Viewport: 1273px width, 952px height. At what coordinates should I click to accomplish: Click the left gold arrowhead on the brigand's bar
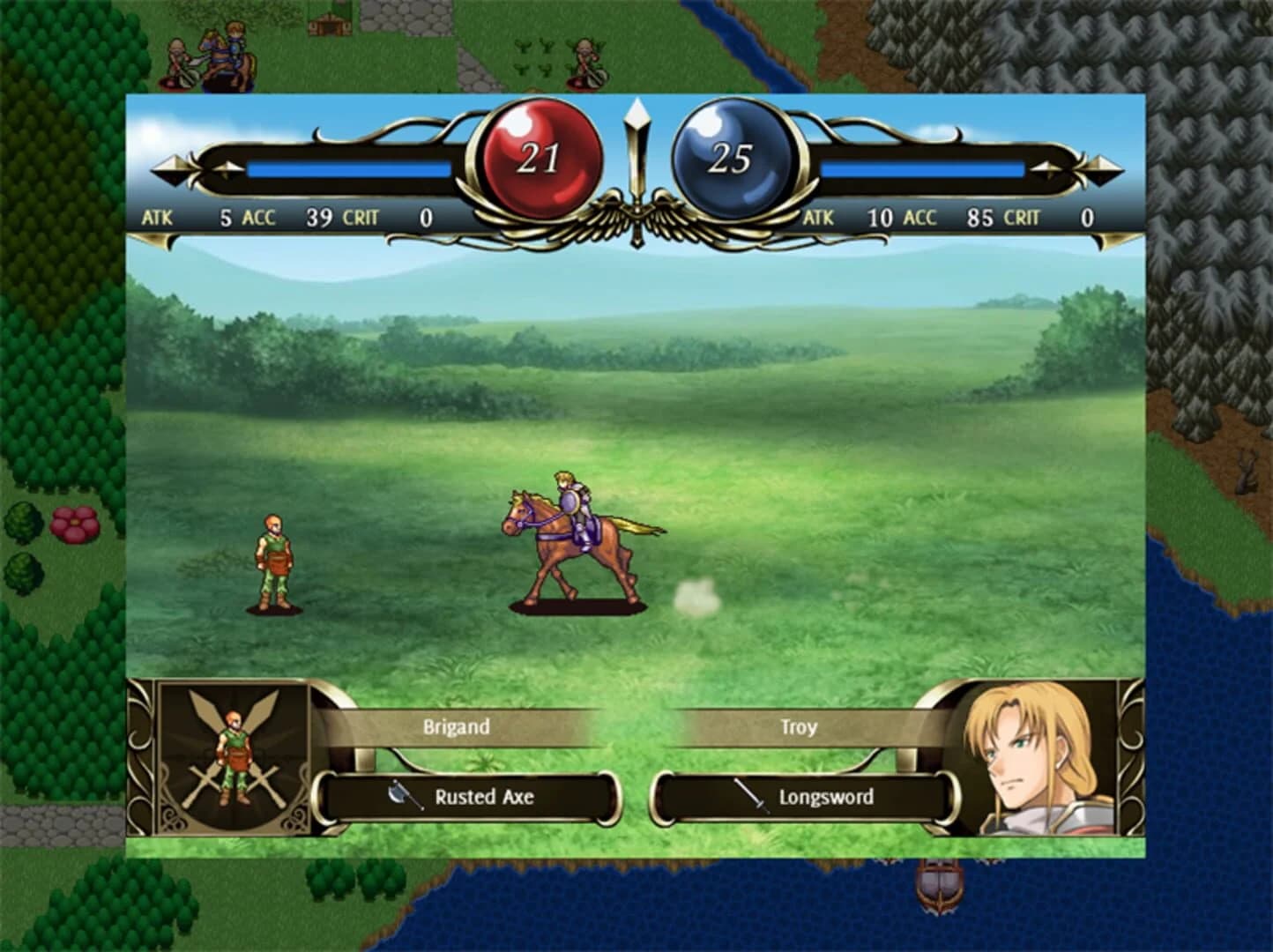pos(173,167)
